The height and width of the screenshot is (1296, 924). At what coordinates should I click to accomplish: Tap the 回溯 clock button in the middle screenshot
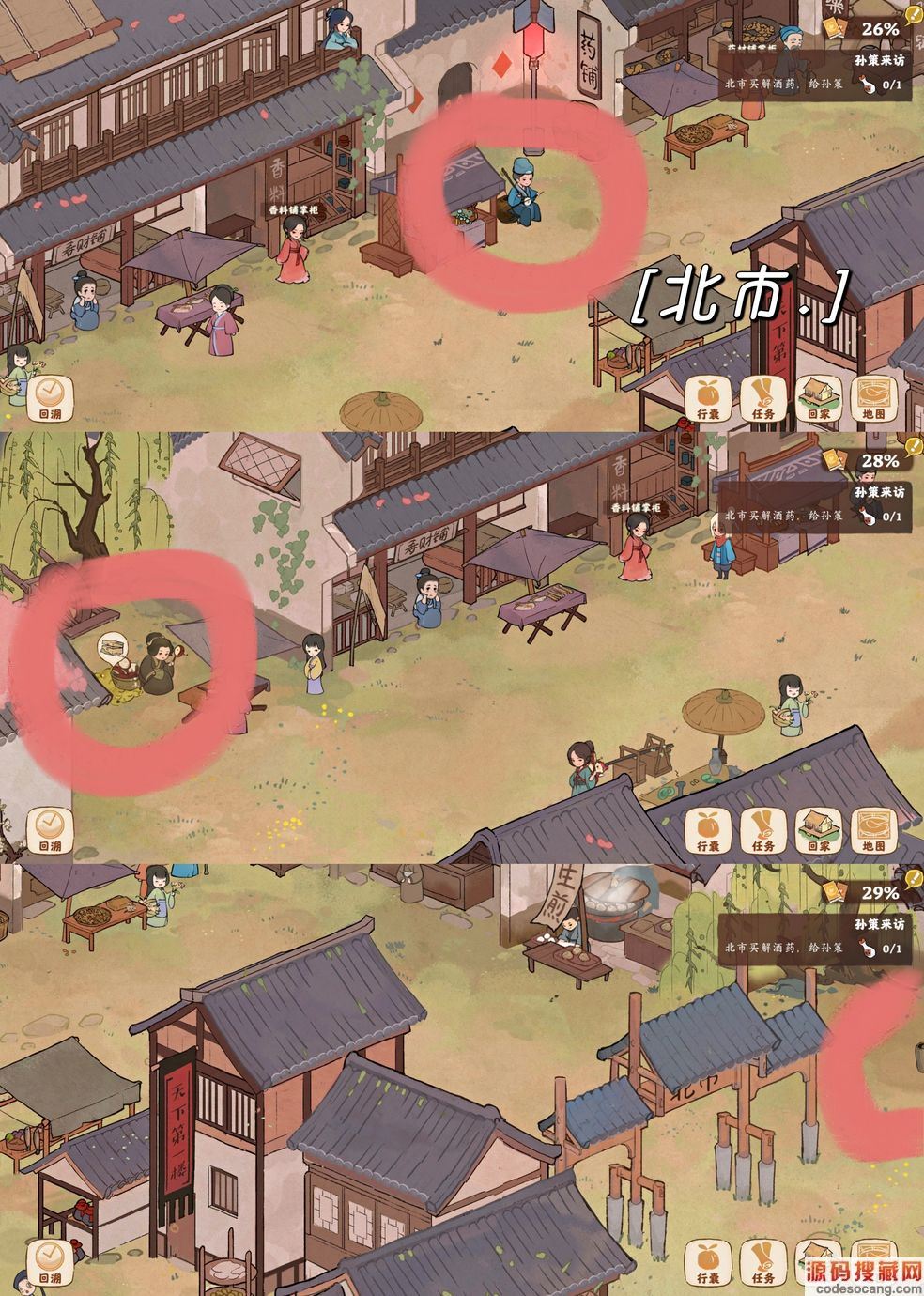point(49,829)
